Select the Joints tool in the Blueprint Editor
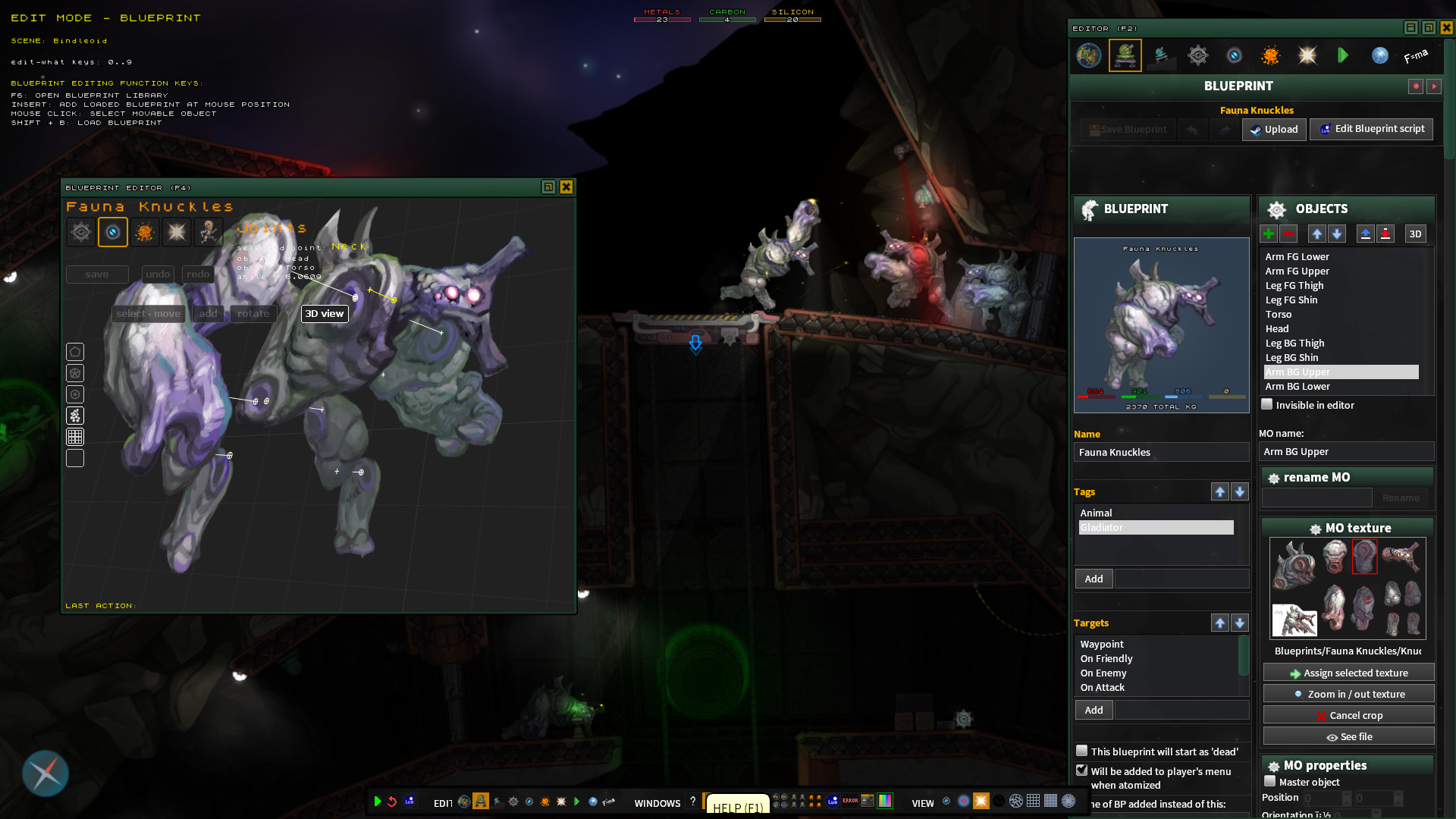Viewport: 1456px width, 819px height. pyautogui.click(x=113, y=232)
